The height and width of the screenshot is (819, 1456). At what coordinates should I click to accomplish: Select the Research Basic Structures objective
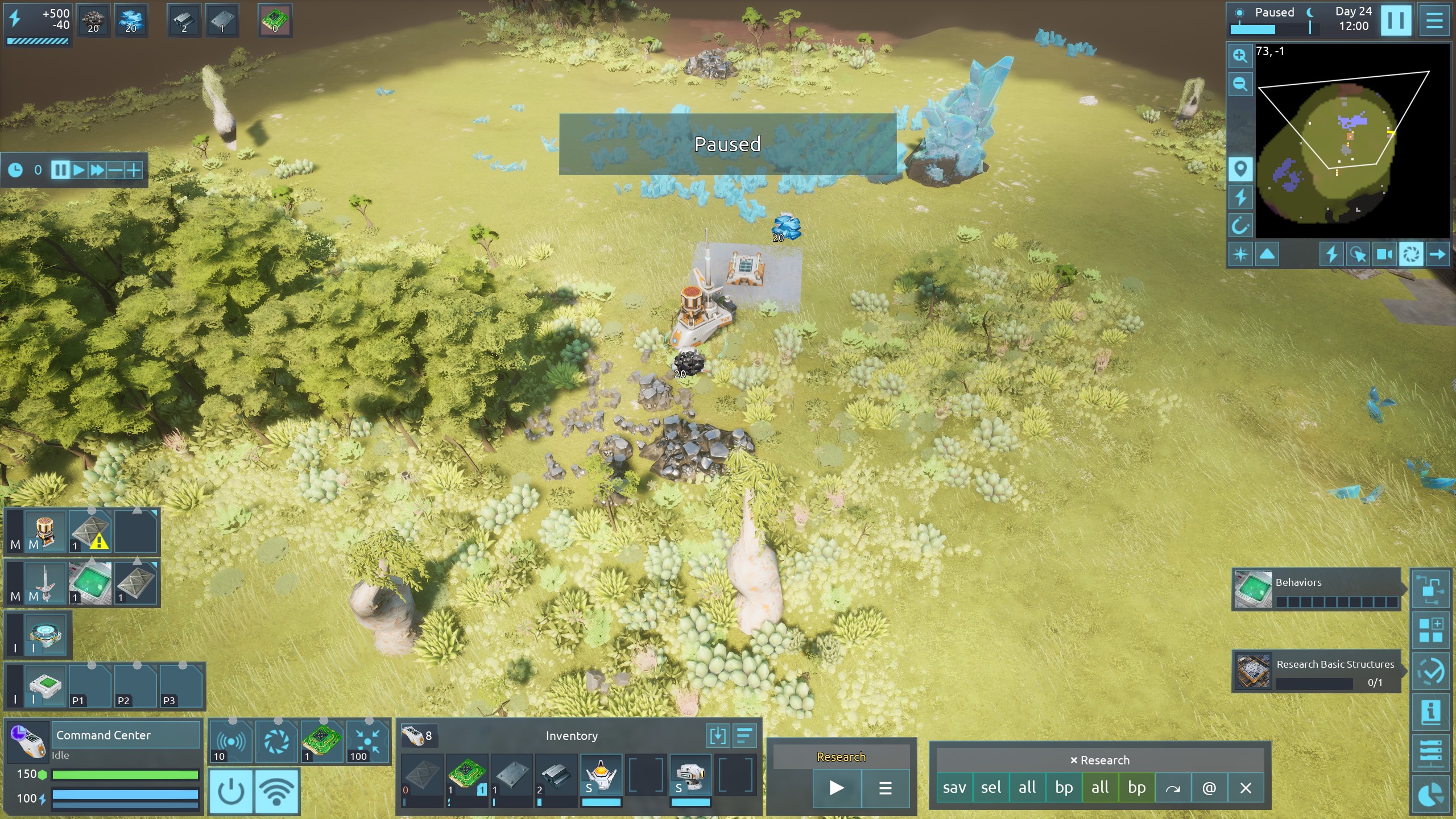coord(1316,672)
